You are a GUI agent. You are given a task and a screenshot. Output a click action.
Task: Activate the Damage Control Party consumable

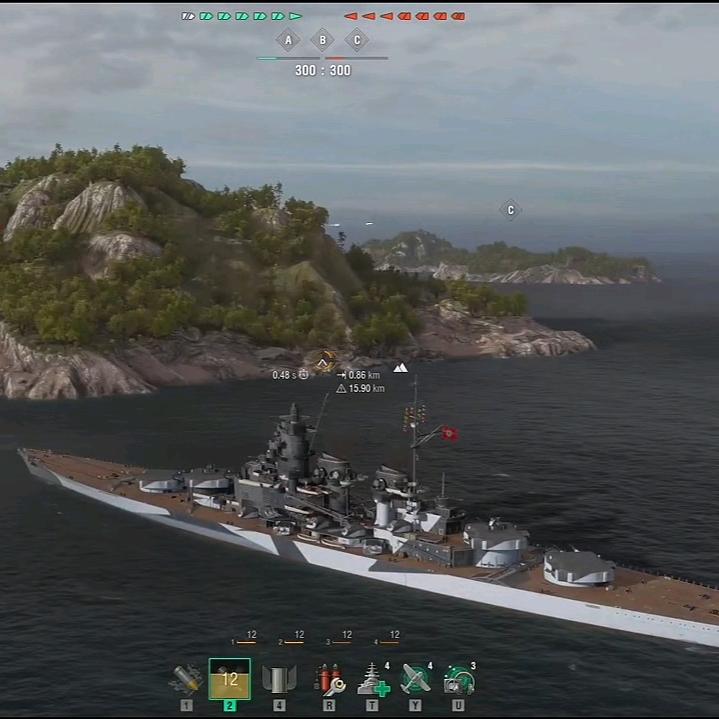click(x=329, y=680)
